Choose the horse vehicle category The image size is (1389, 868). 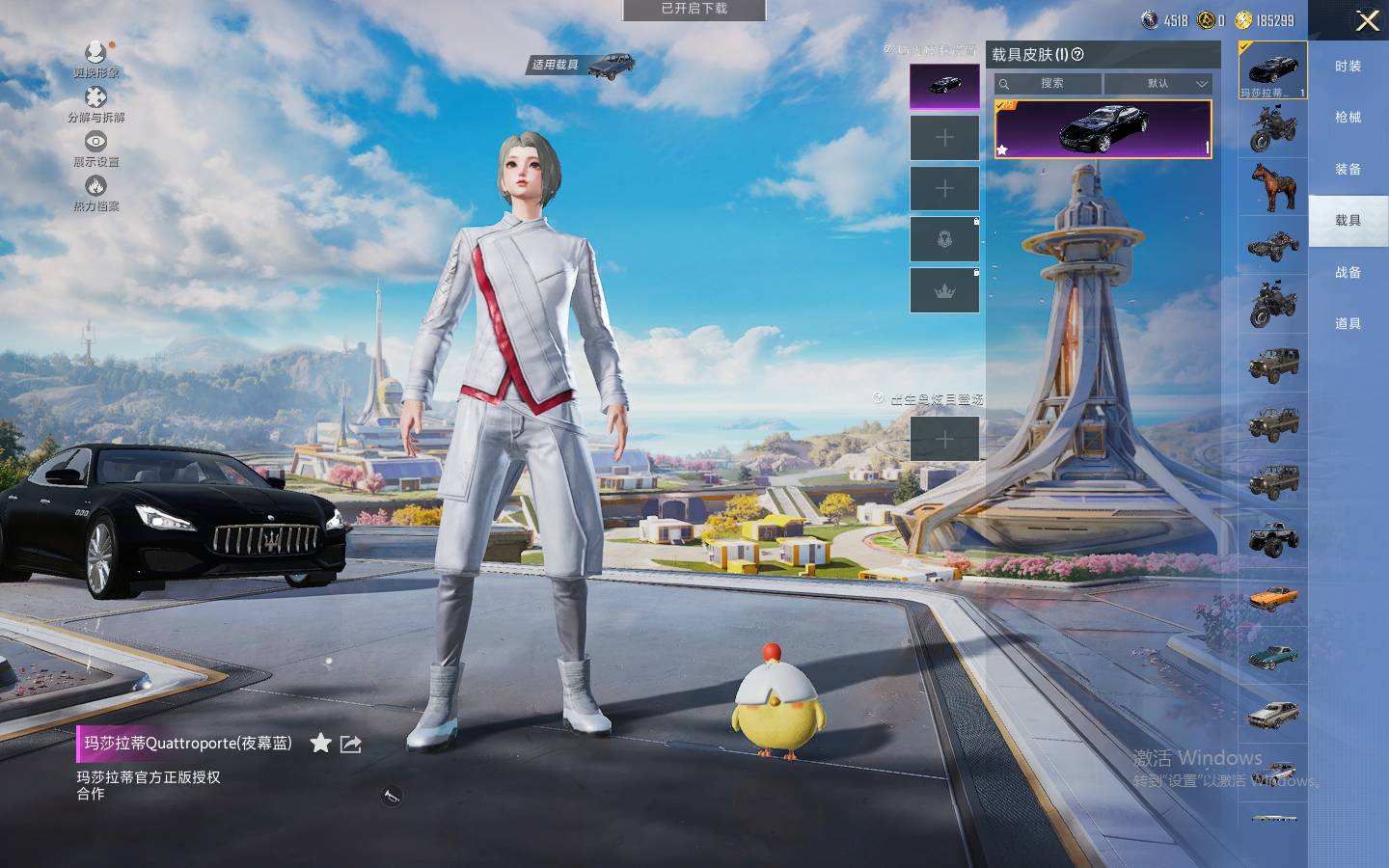tap(1273, 187)
